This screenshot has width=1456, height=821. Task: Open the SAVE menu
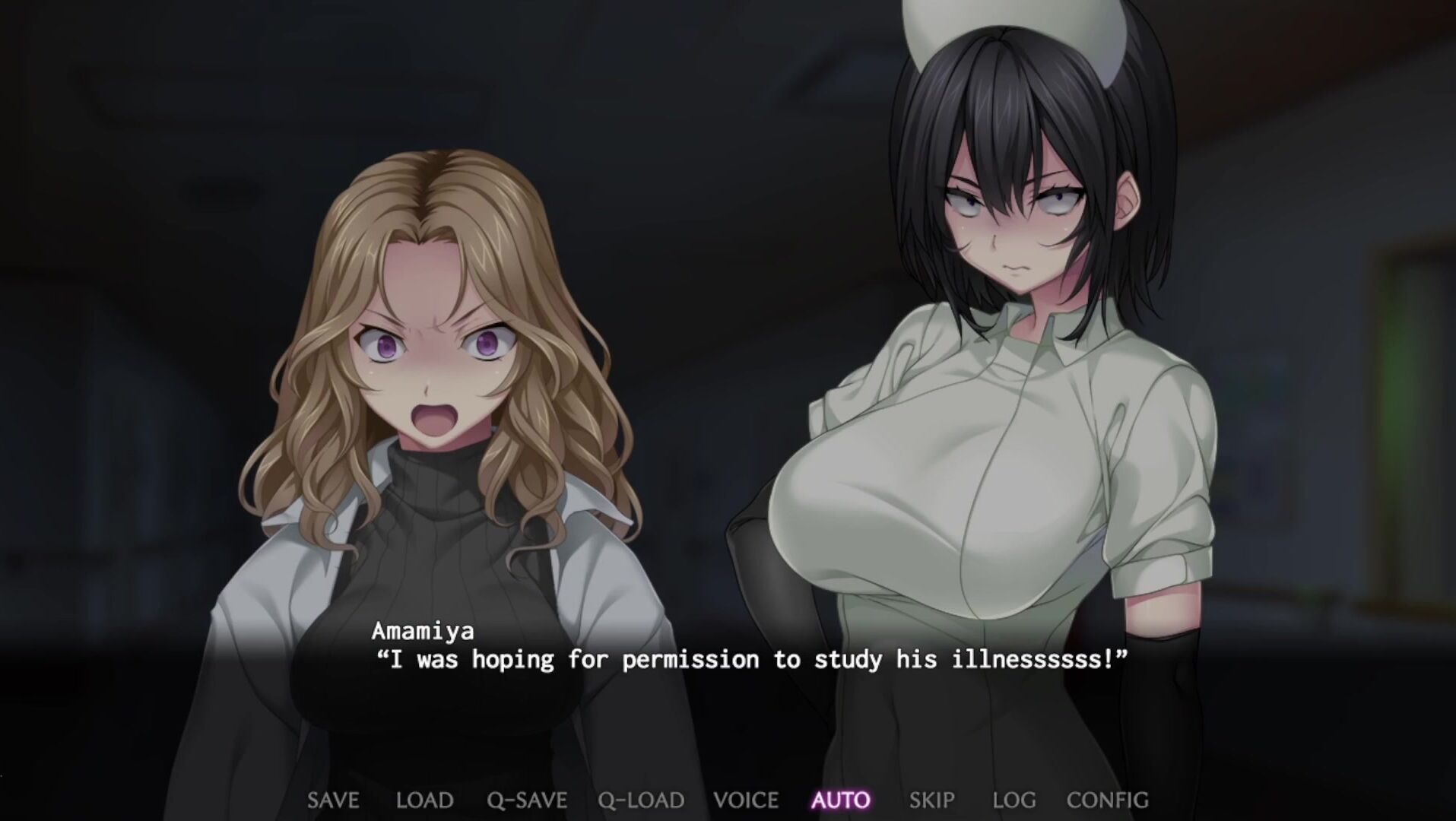point(333,800)
